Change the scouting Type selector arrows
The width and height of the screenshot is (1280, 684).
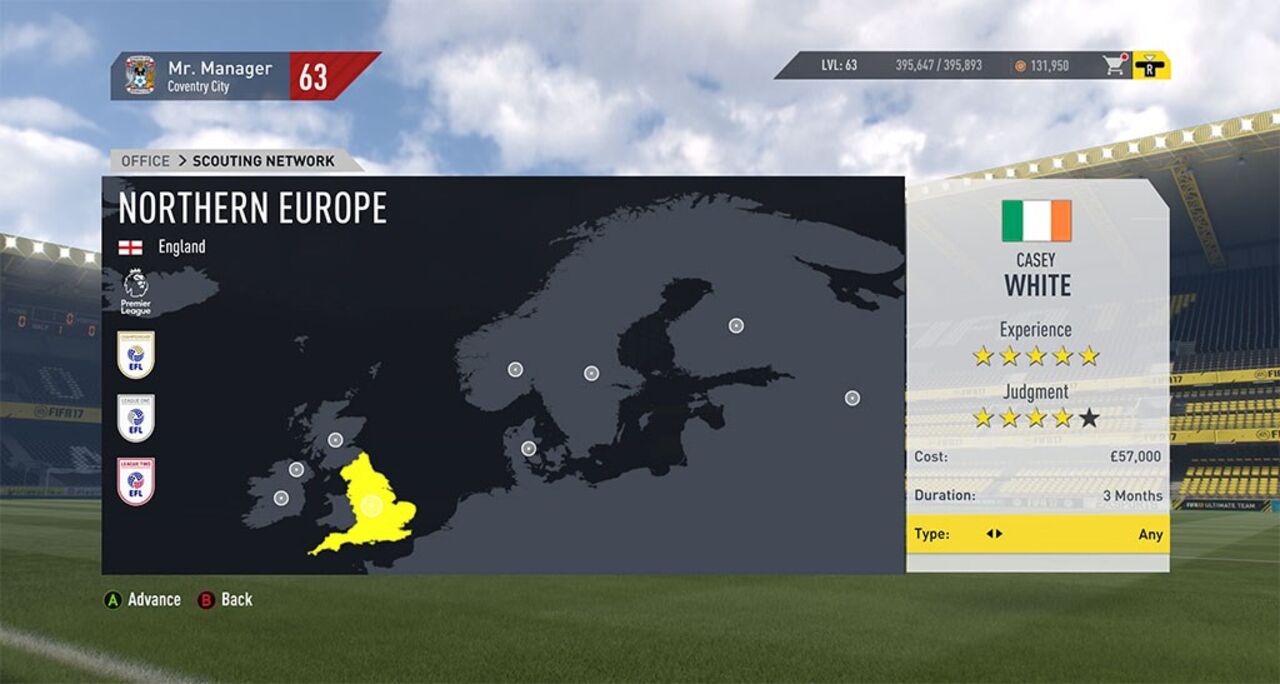click(x=994, y=534)
